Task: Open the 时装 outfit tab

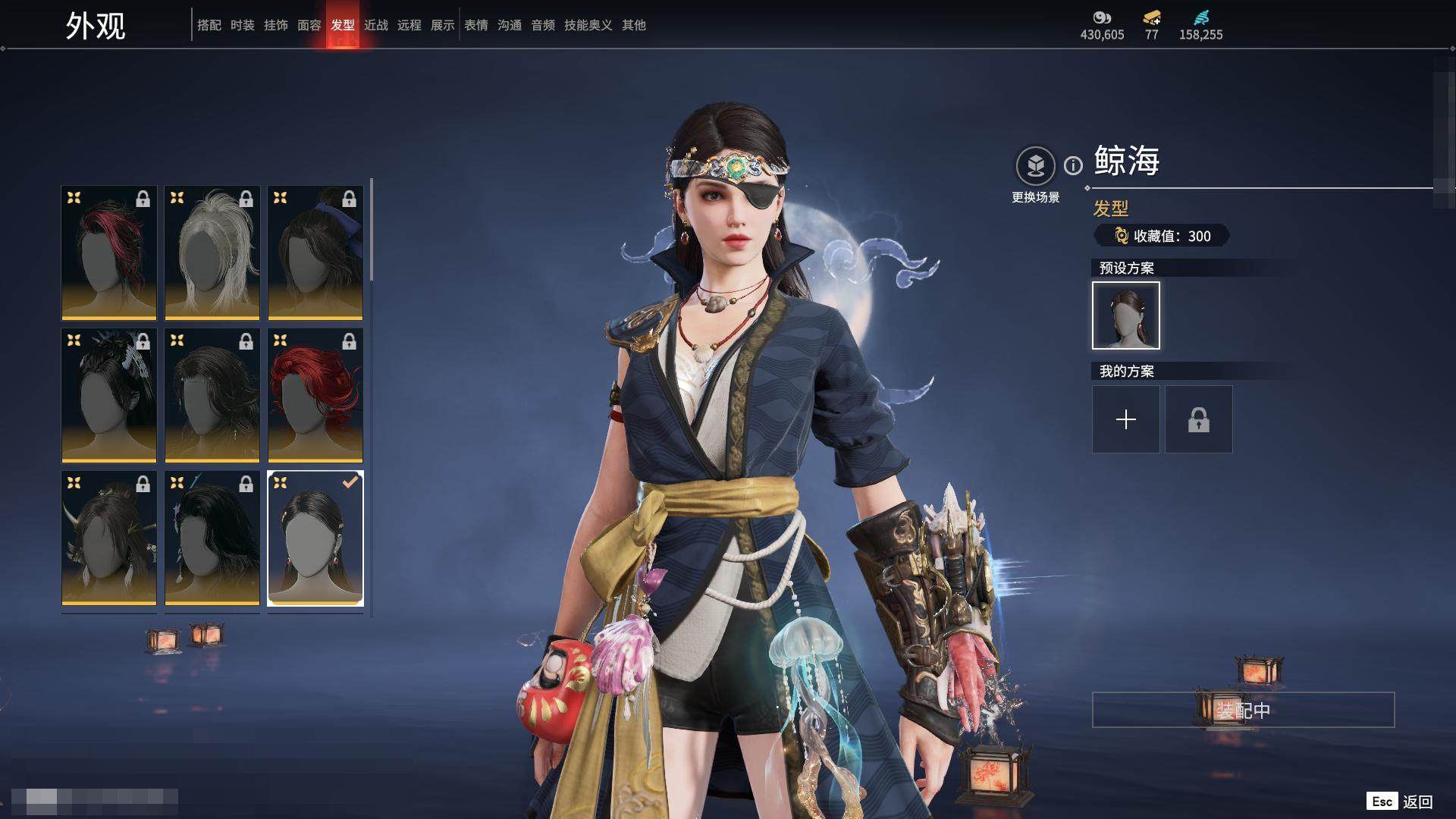Action: coord(243,25)
